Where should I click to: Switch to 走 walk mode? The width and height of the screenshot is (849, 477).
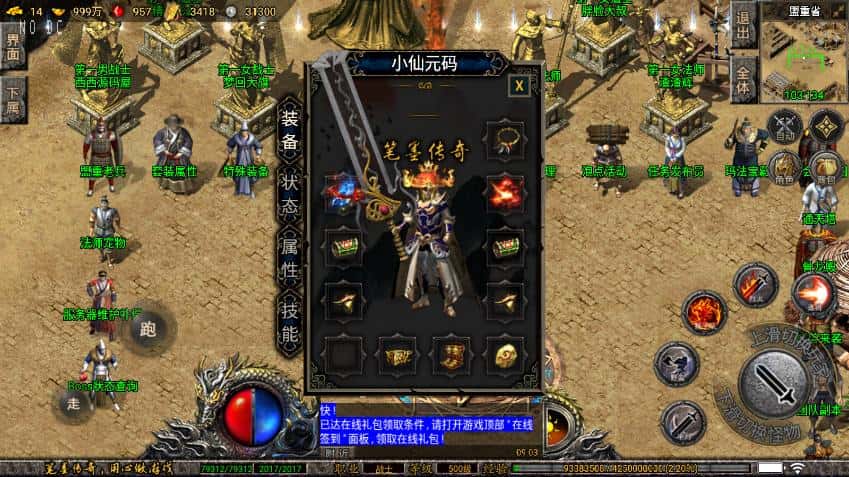coord(73,402)
